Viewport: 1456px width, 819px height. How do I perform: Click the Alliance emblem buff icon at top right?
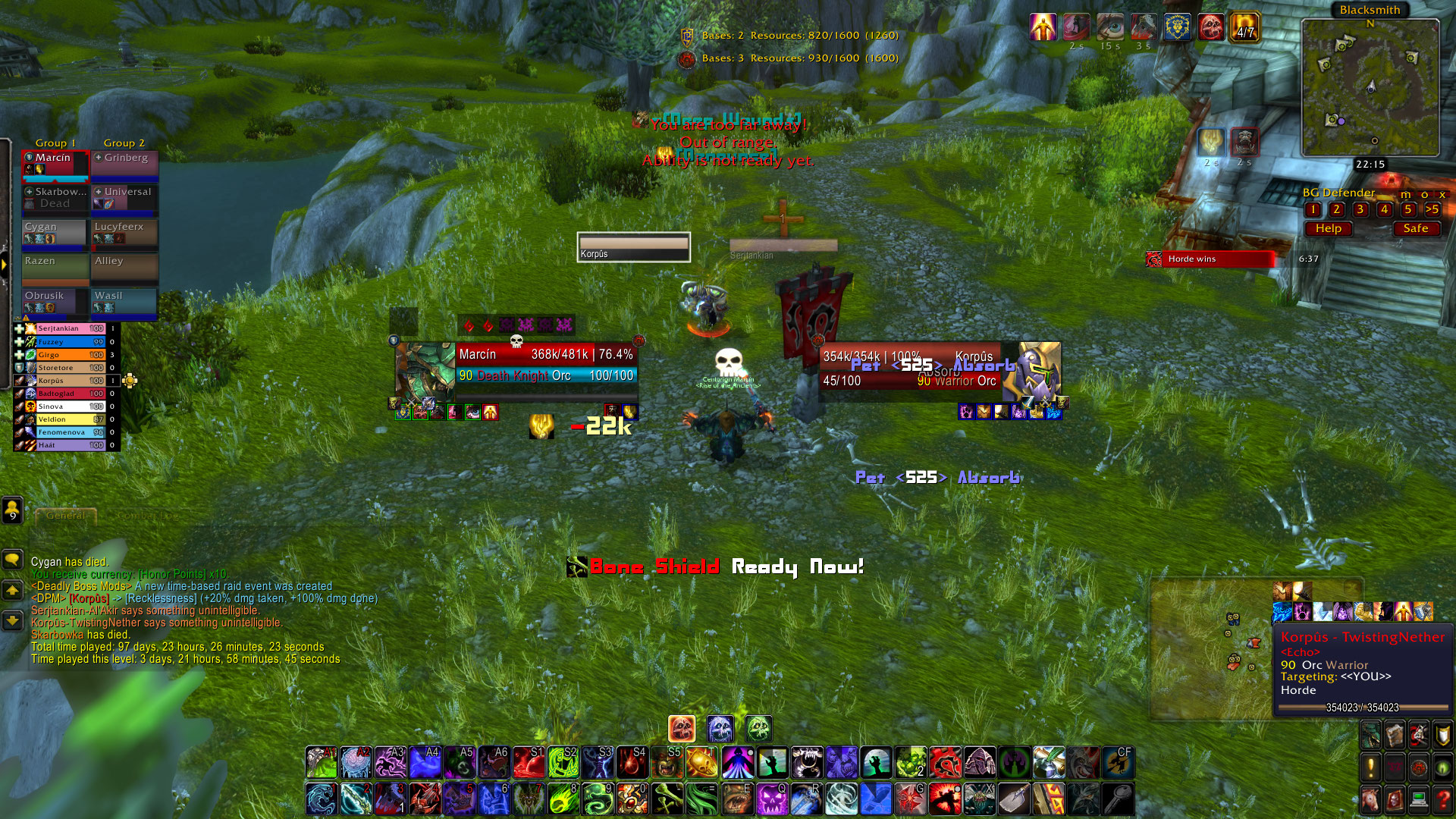1177,27
